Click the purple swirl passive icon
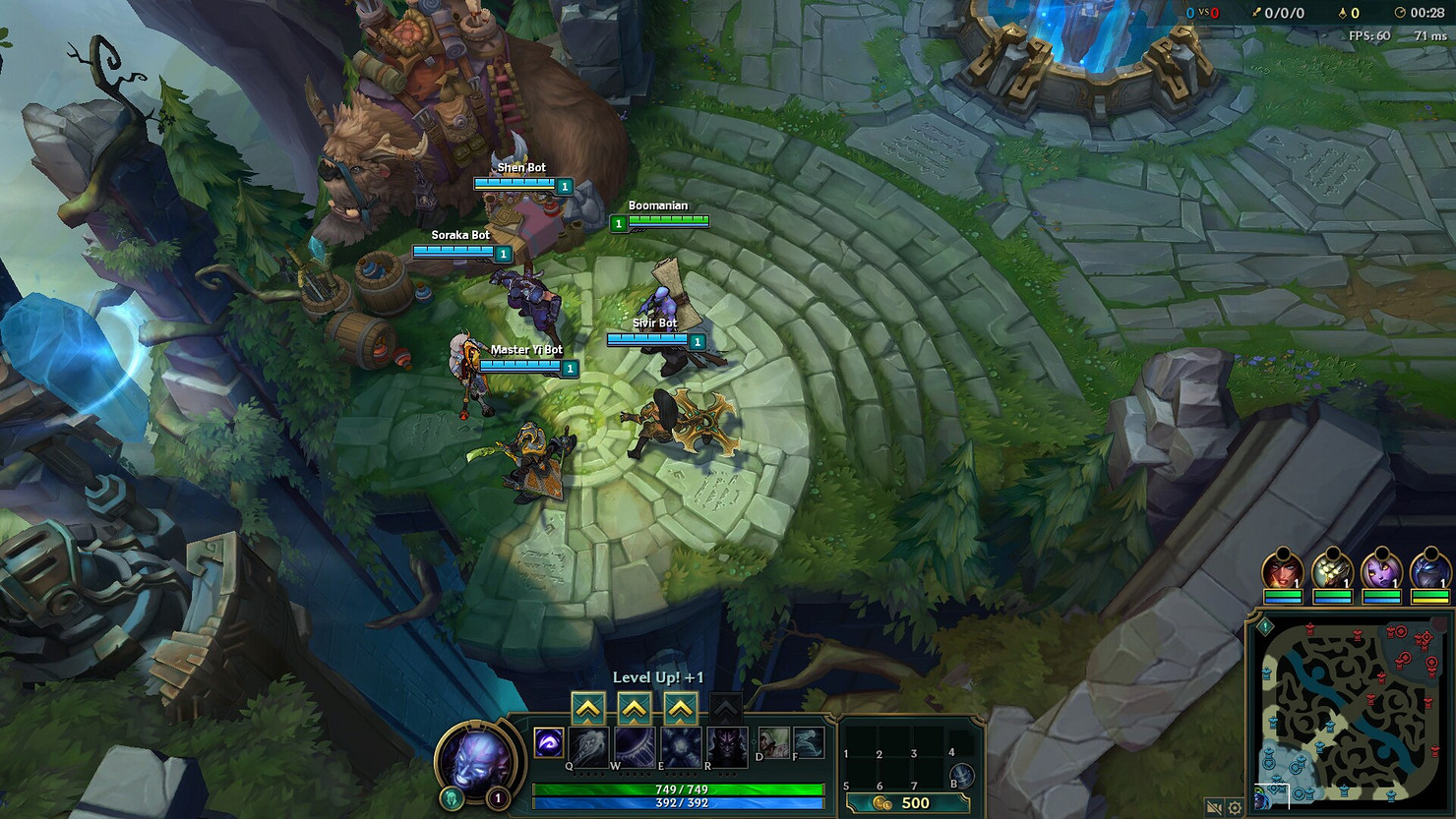The height and width of the screenshot is (819, 1456). click(549, 742)
